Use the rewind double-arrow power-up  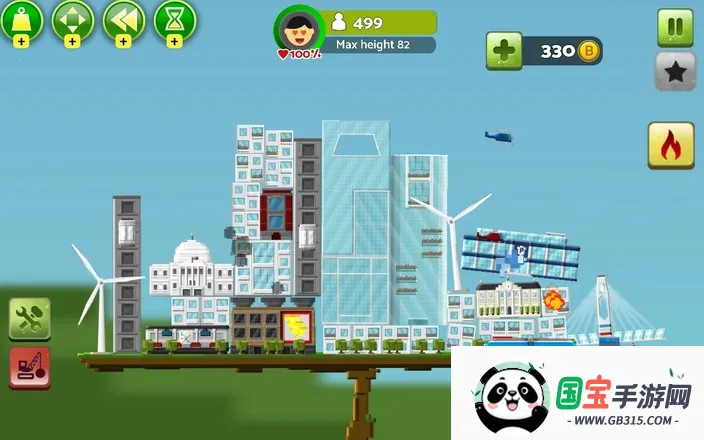[x=123, y=21]
